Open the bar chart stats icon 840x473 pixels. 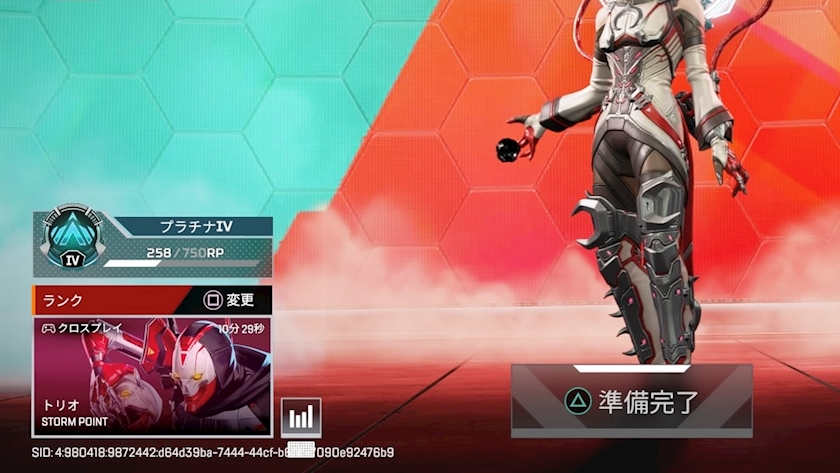301,417
